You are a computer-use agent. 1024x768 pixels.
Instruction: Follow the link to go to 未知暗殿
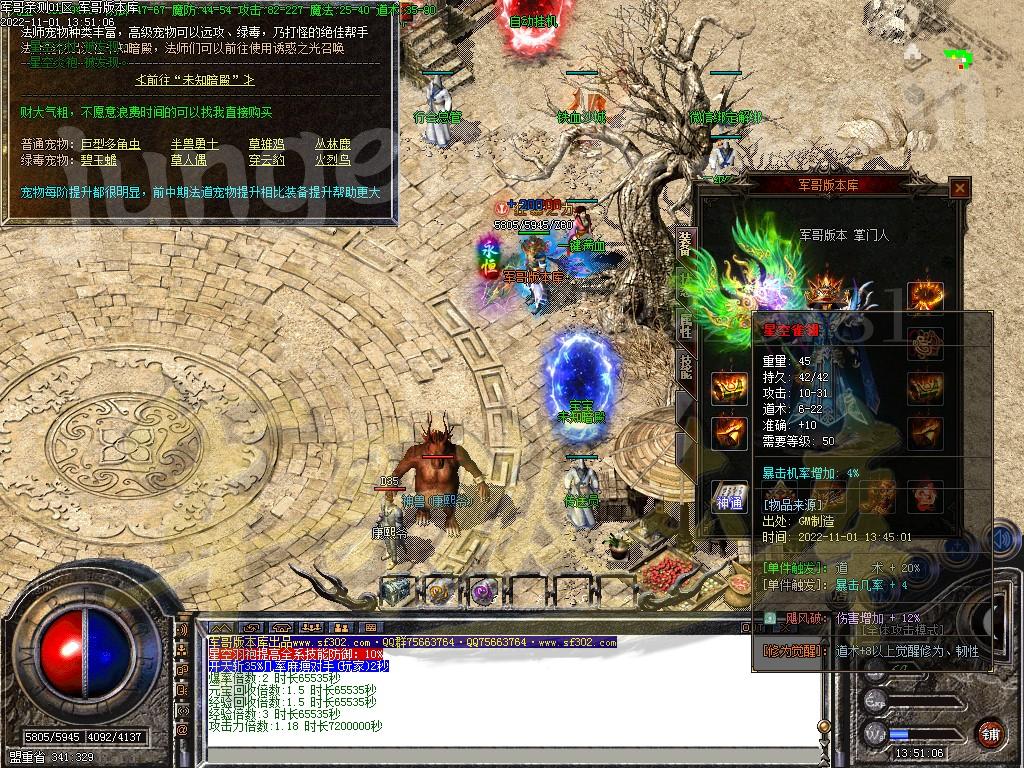[x=194, y=79]
